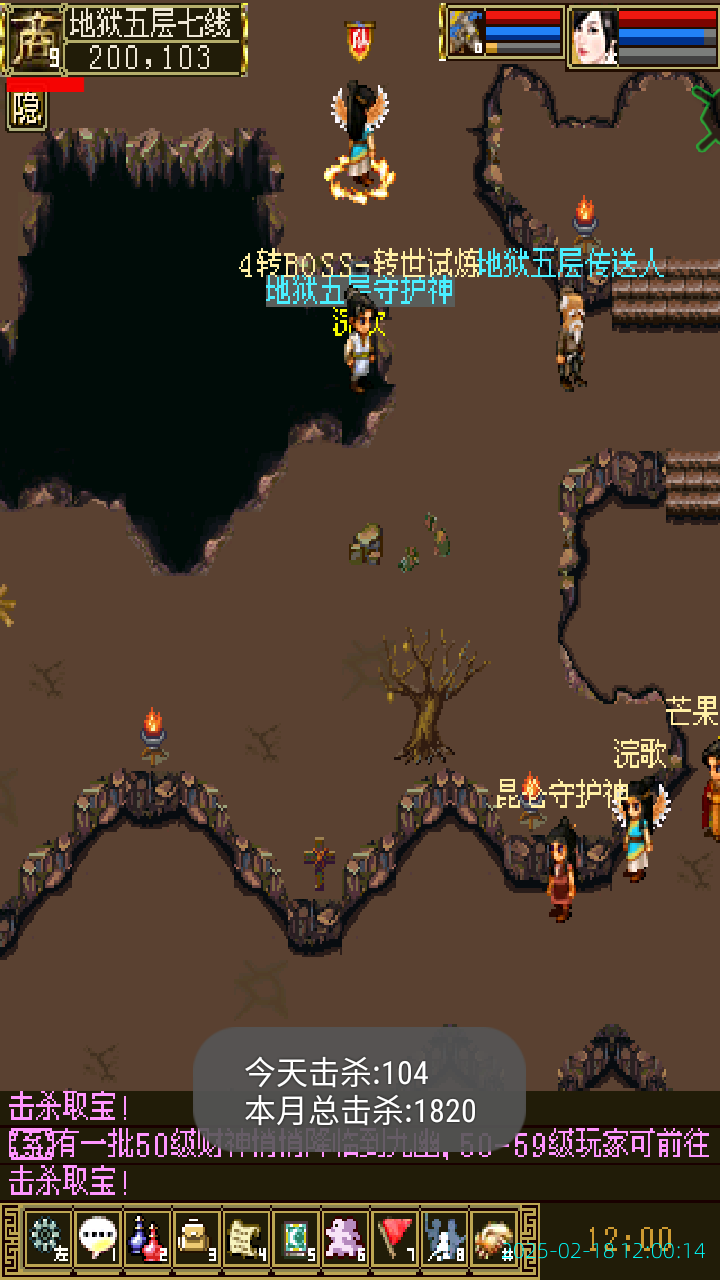Screen dimensions: 720x1280
Task: Open the female character portrait
Action: 593,37
